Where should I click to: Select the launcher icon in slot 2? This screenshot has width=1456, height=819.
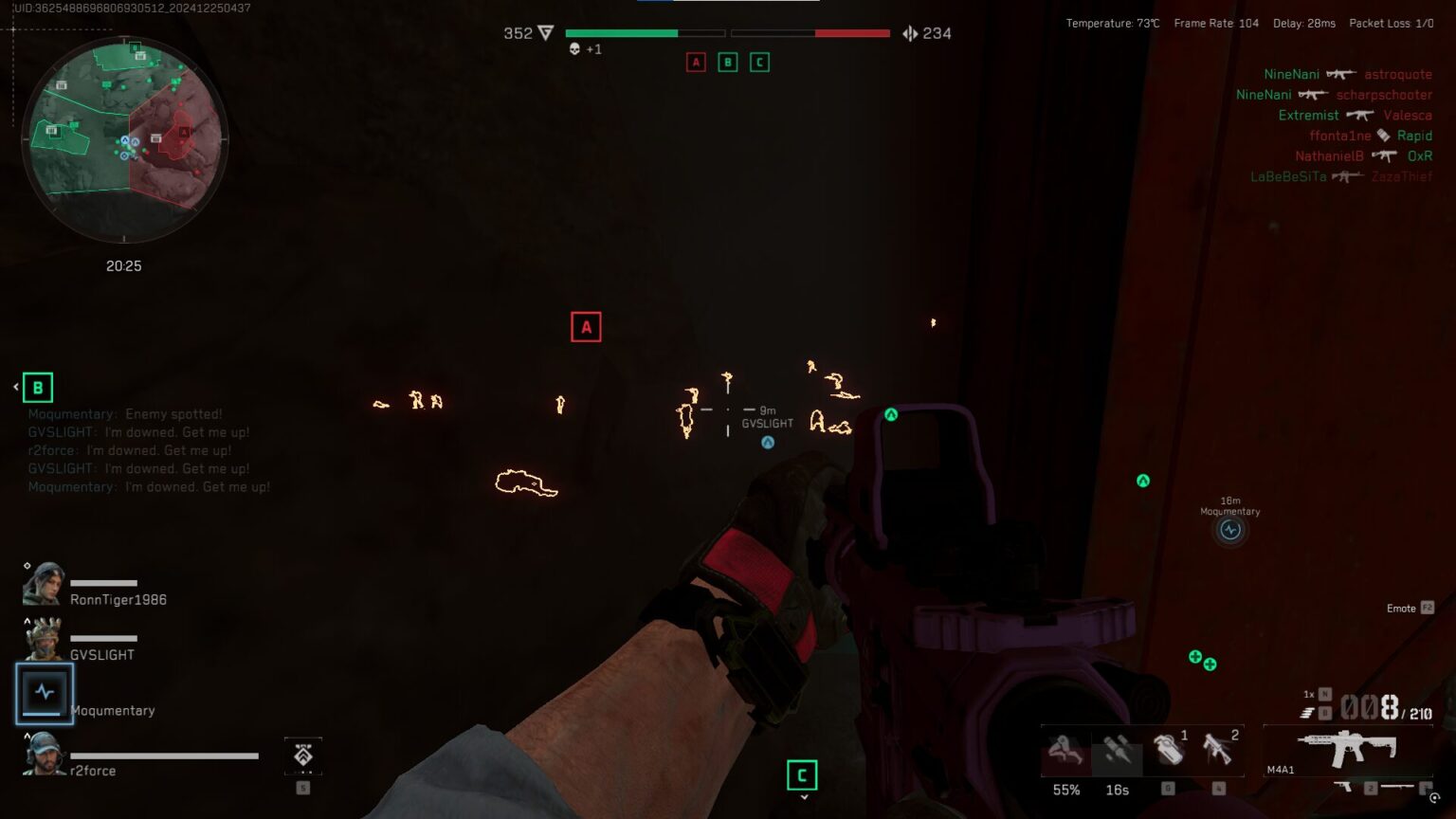click(1220, 751)
